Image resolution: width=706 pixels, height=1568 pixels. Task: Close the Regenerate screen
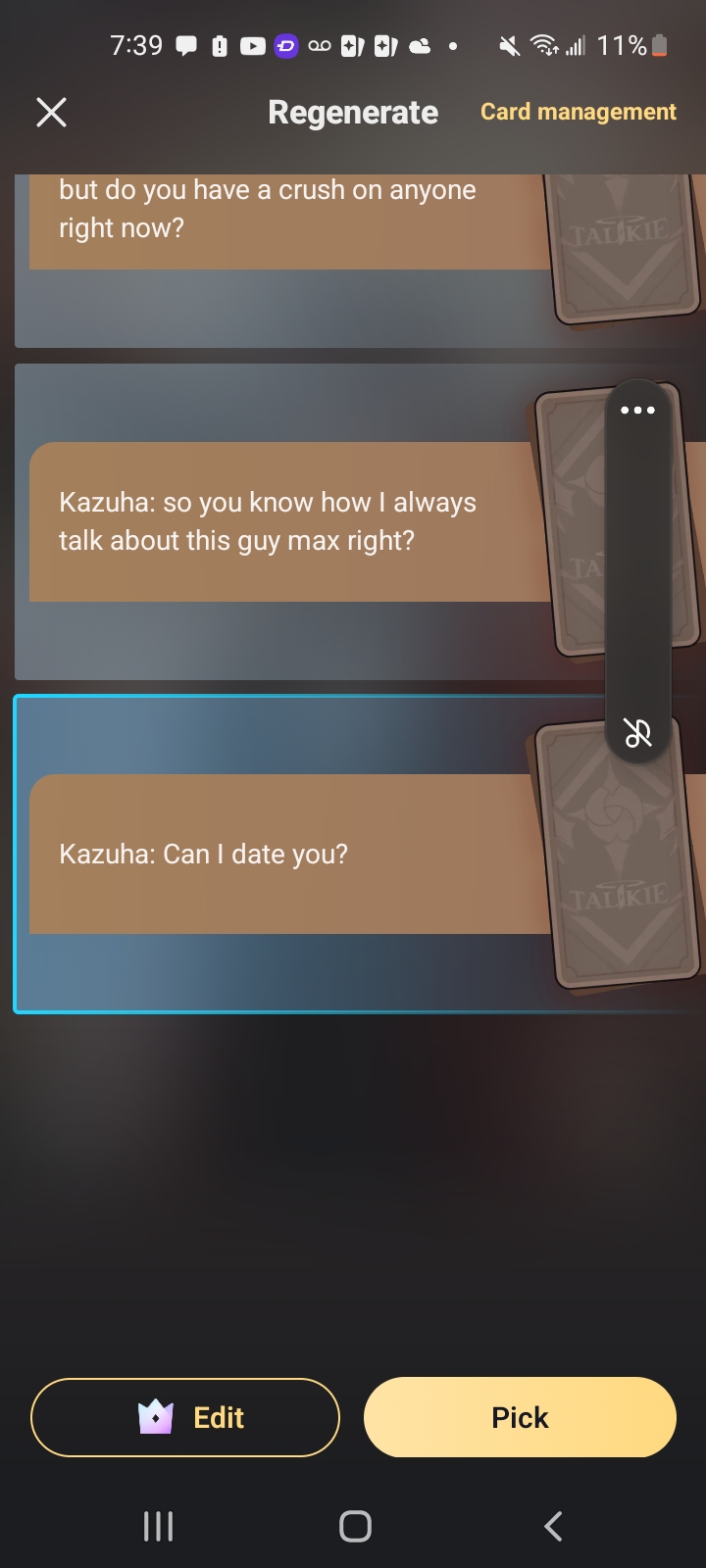click(x=52, y=113)
